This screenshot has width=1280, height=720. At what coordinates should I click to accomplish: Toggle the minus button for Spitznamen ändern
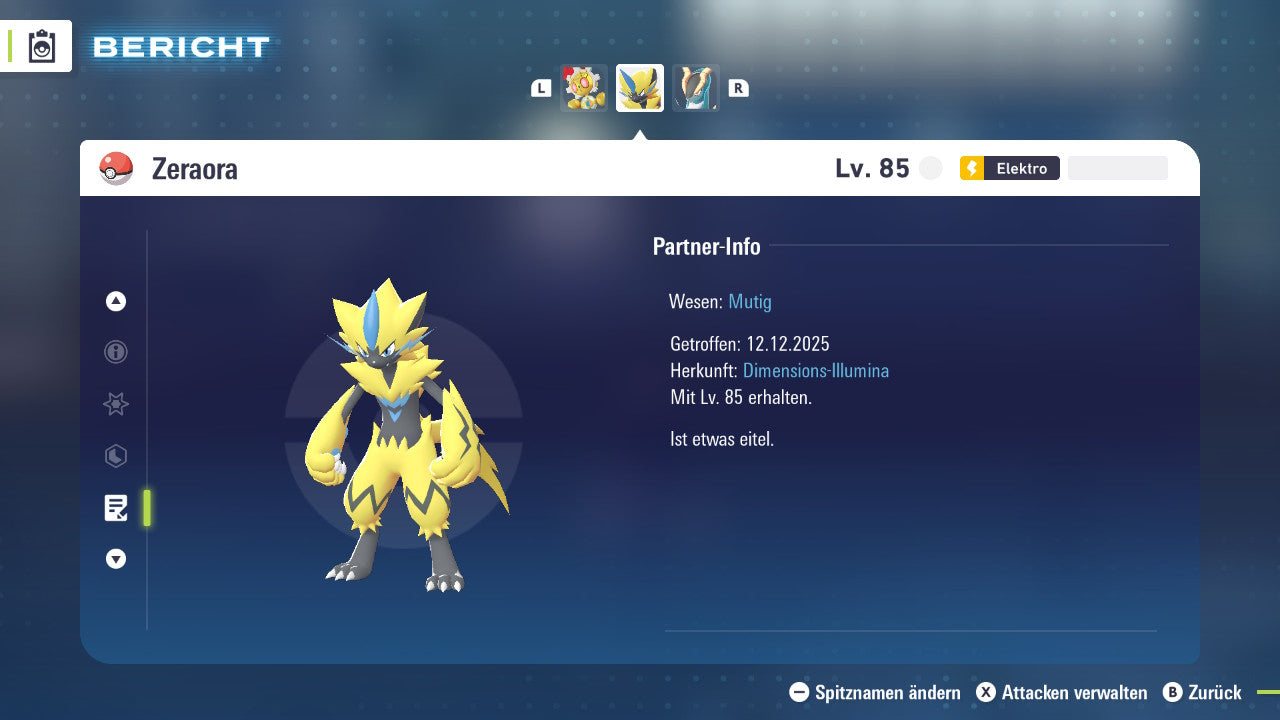tap(797, 692)
